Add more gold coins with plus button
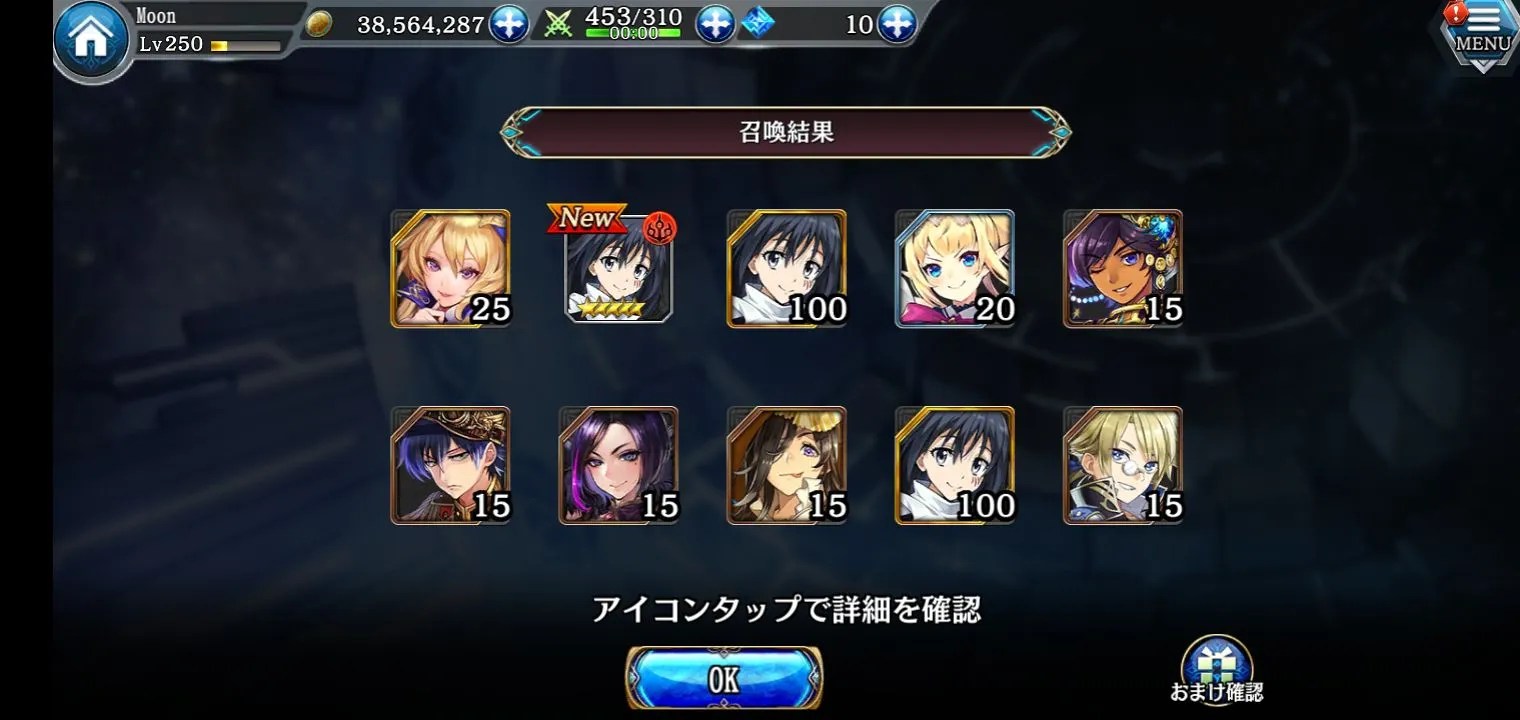This screenshot has width=1520, height=720. tap(508, 24)
